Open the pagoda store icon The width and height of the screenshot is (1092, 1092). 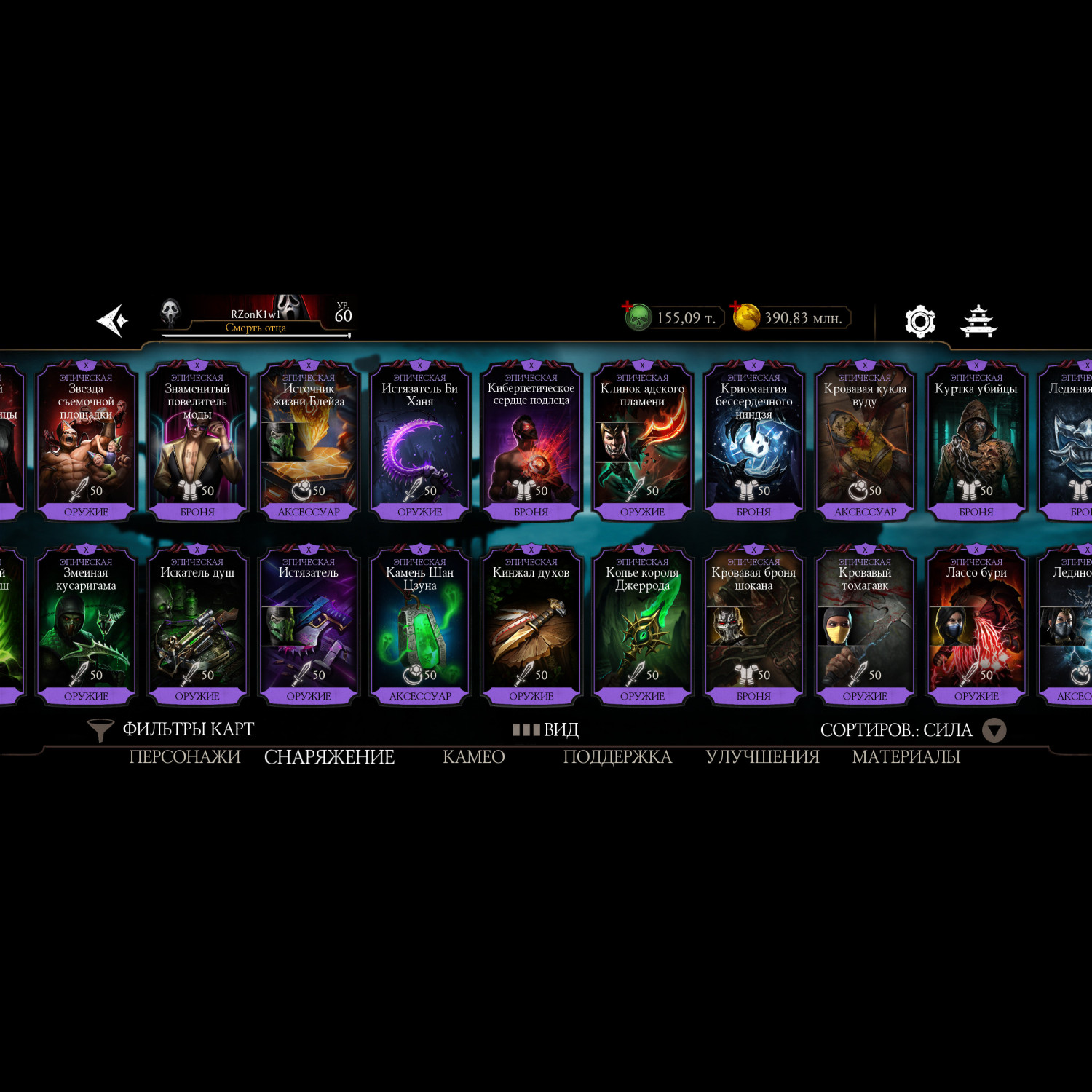[978, 321]
